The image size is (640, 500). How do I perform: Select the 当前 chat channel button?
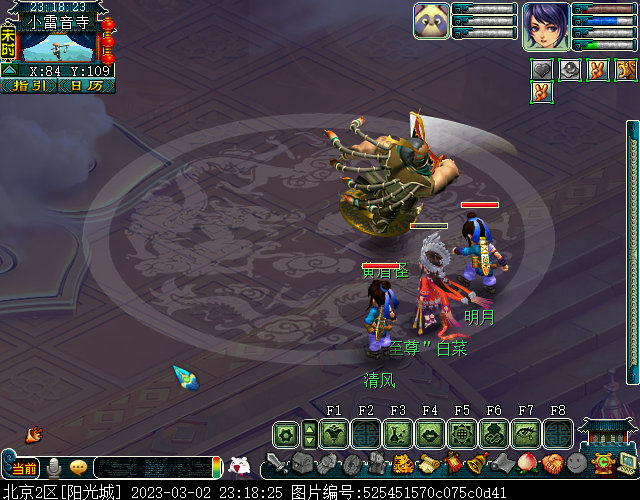coord(25,468)
